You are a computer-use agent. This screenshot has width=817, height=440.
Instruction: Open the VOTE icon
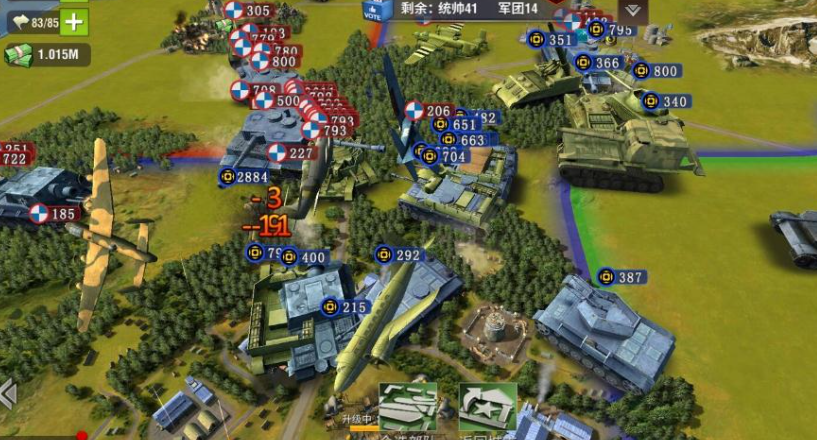[x=375, y=10]
